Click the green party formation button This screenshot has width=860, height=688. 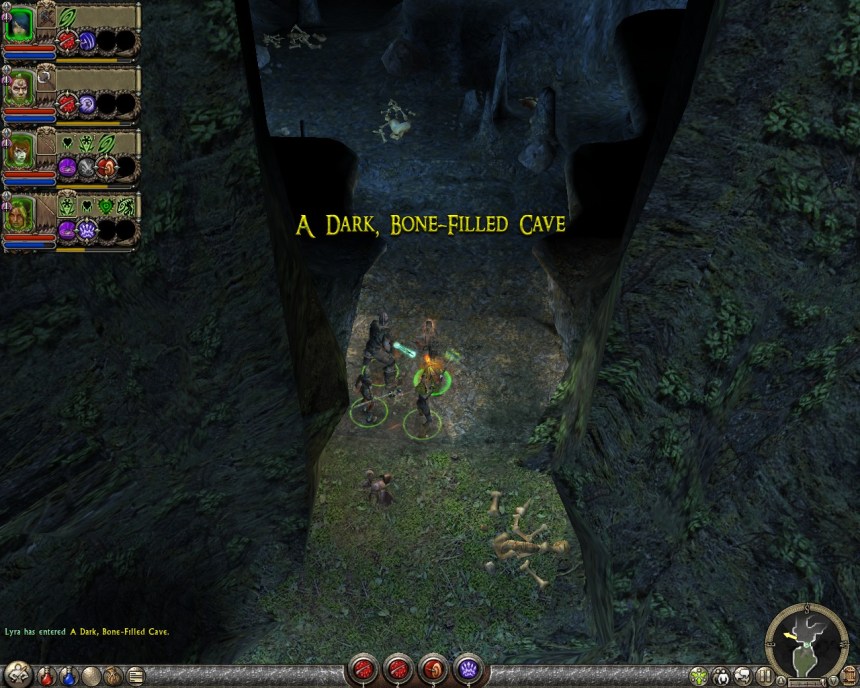pyautogui.click(x=699, y=676)
